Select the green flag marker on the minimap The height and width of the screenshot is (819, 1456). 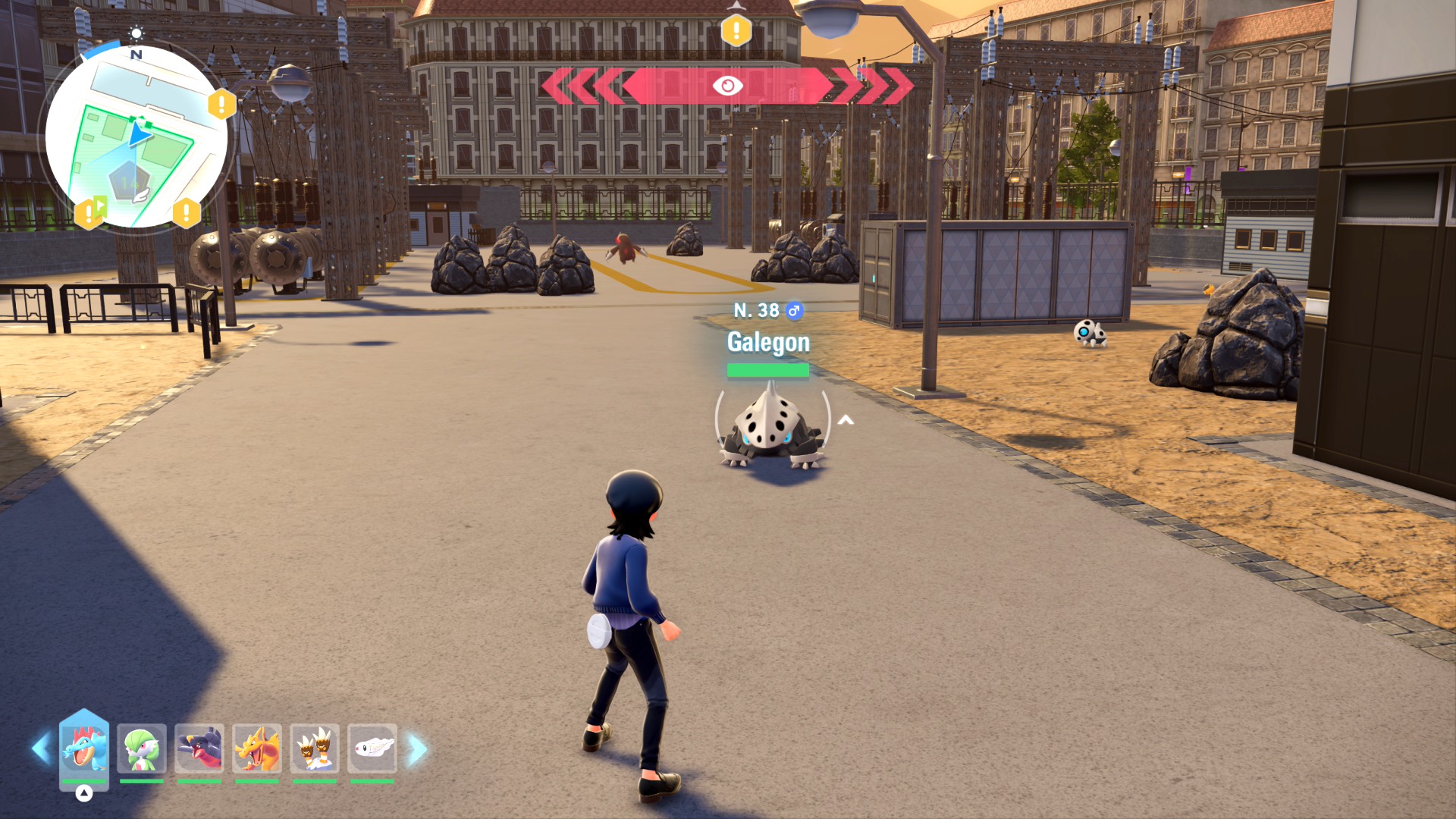click(99, 206)
